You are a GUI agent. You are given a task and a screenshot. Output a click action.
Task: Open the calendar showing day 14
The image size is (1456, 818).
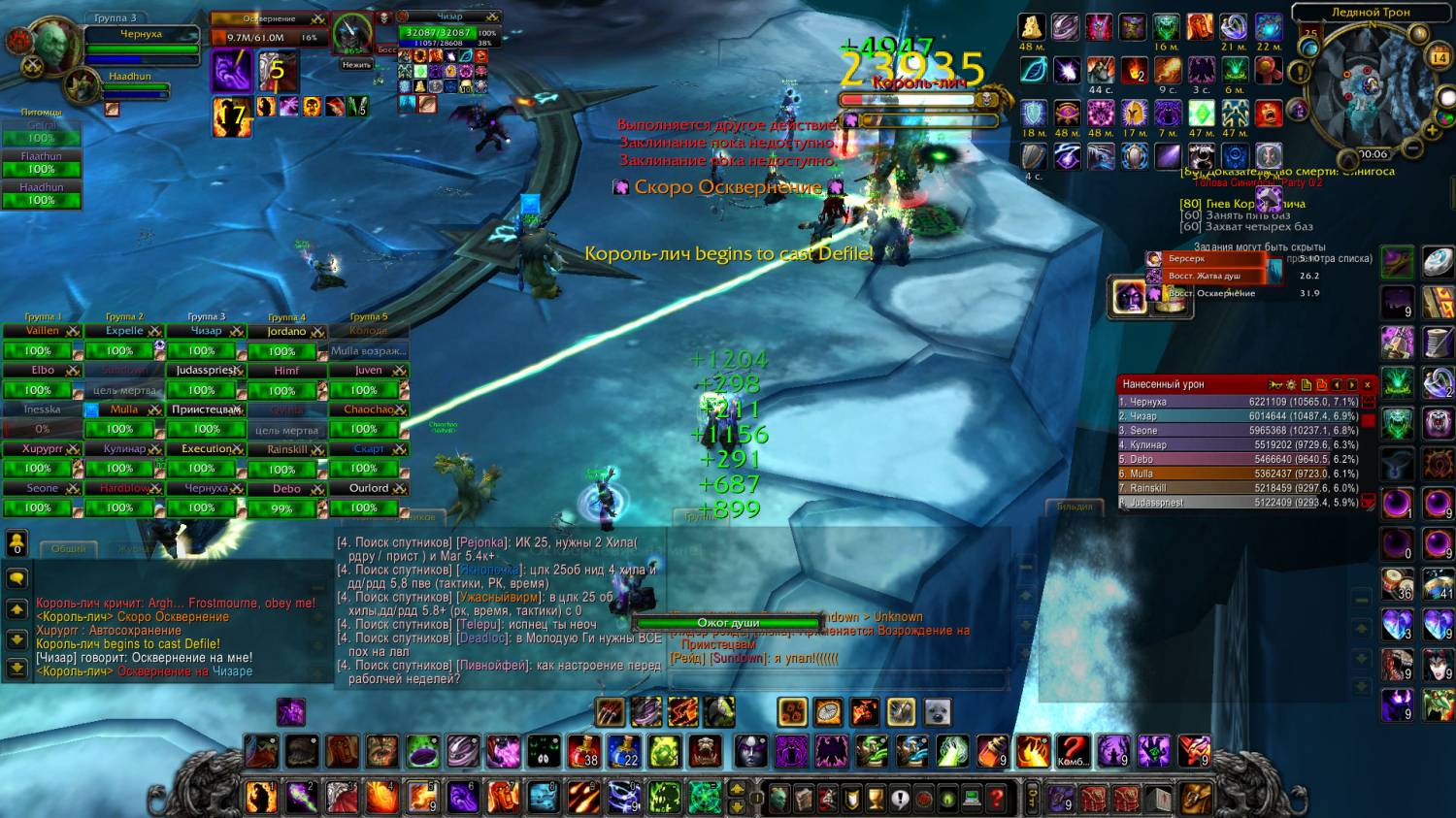[x=1439, y=57]
